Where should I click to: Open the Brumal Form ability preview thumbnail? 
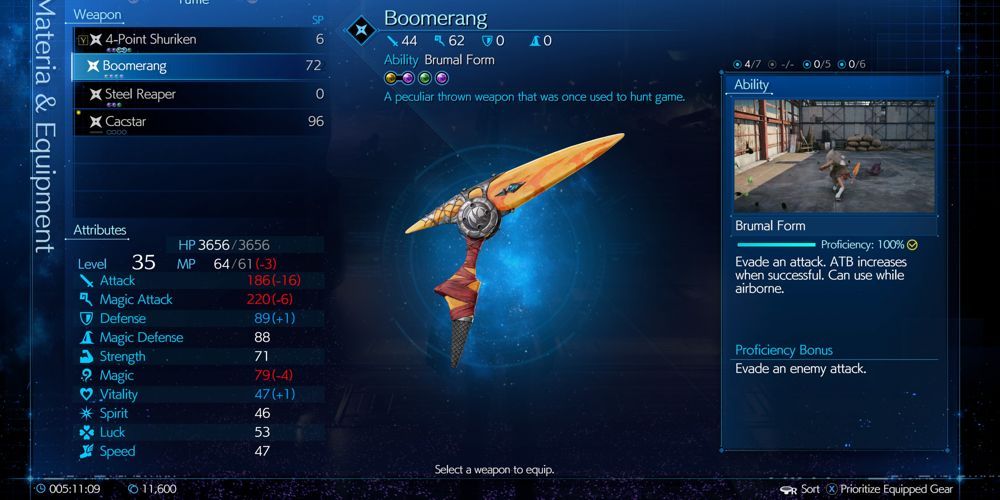point(835,155)
